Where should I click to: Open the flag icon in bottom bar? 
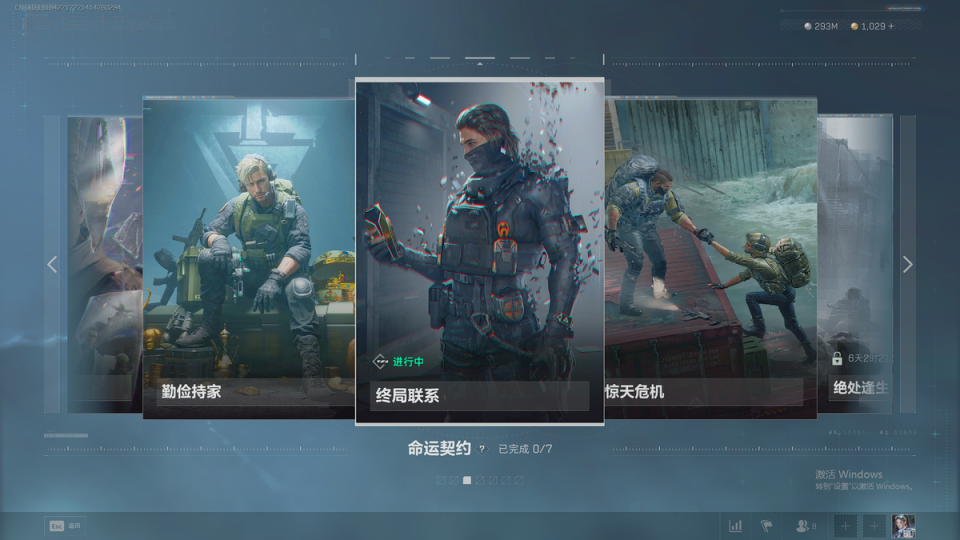pos(767,525)
